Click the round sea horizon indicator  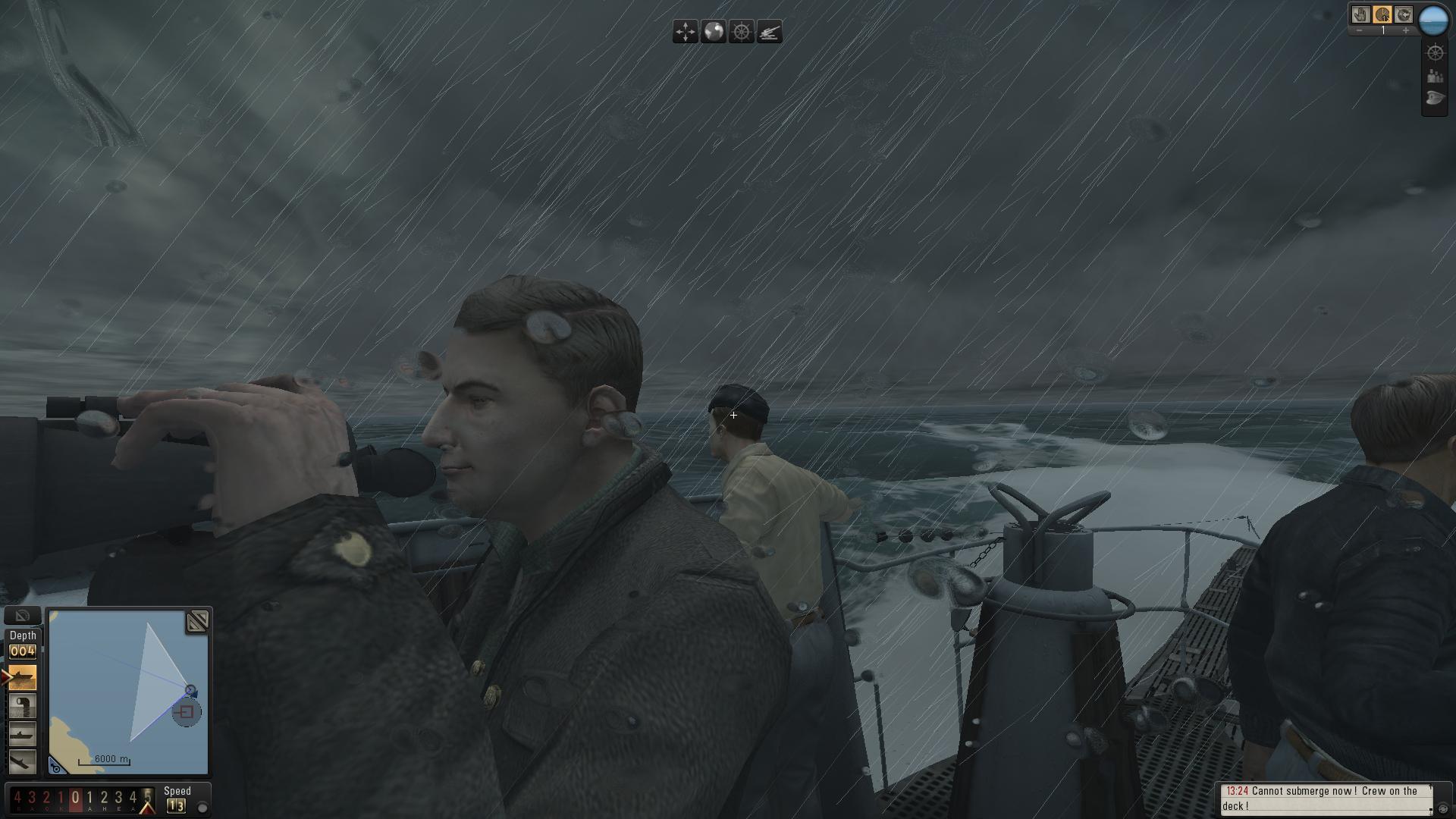[x=1433, y=20]
